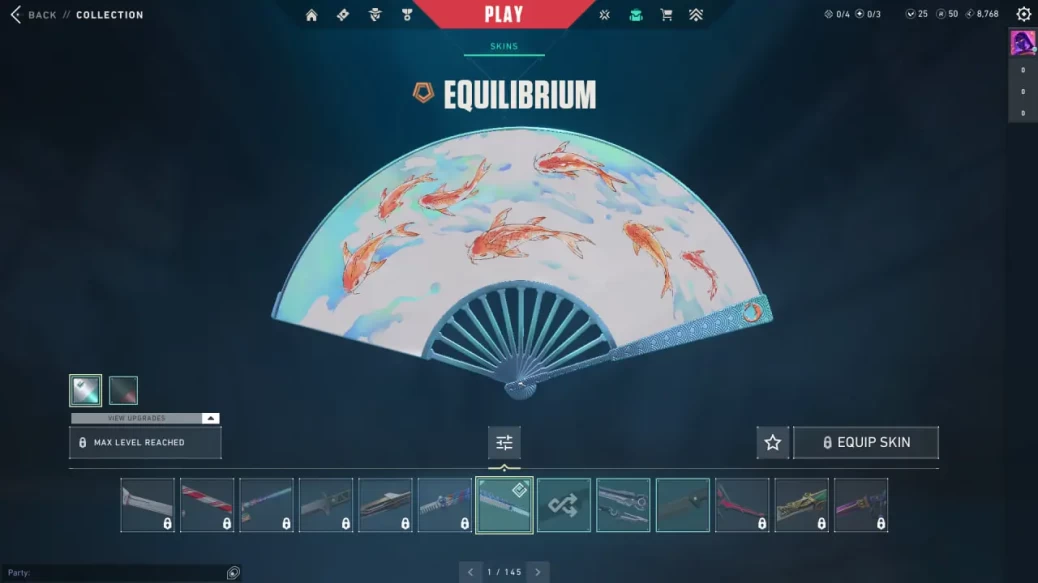The height and width of the screenshot is (583, 1038).
Task: Open the settings gear
Action: click(x=1023, y=14)
